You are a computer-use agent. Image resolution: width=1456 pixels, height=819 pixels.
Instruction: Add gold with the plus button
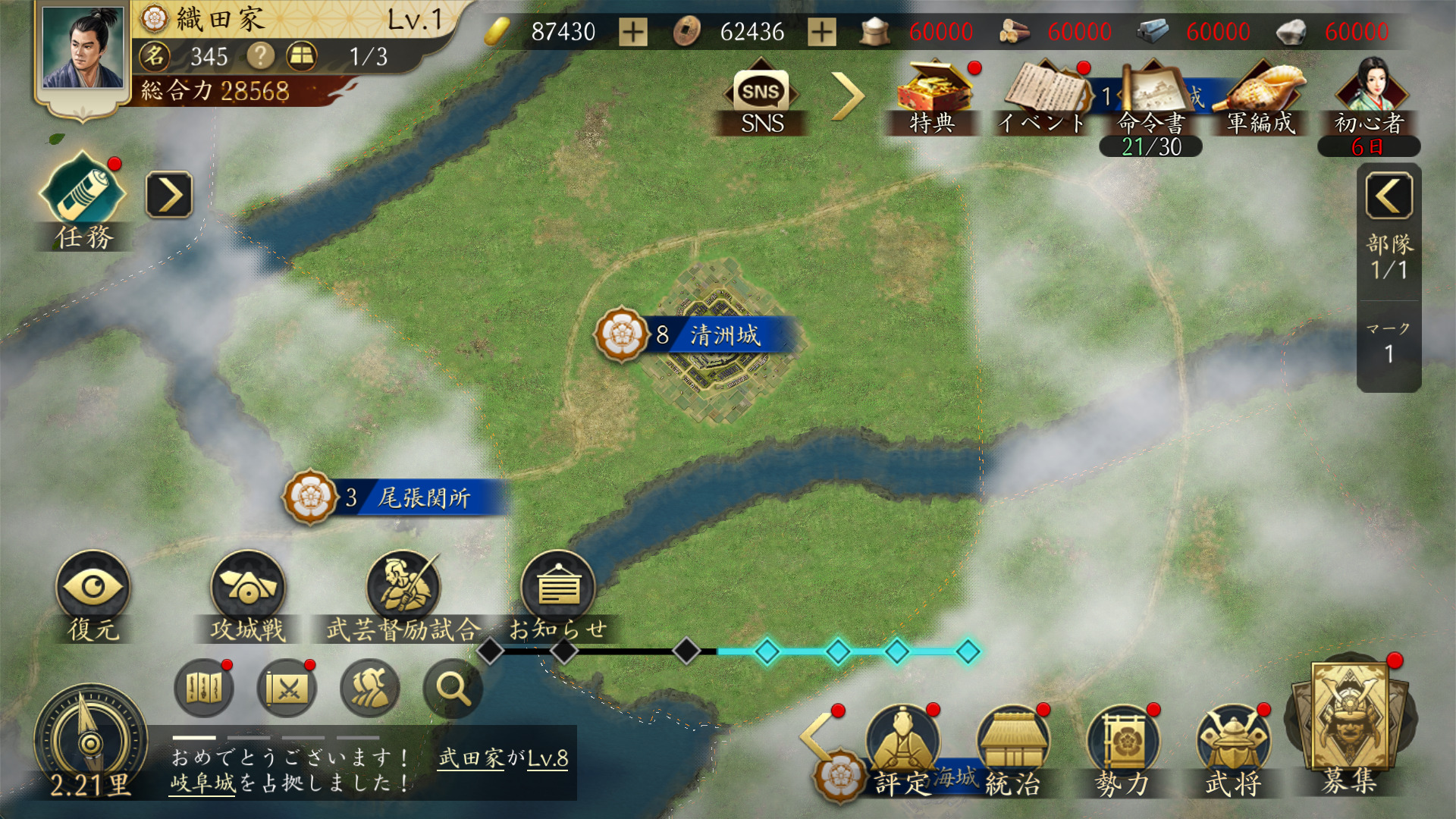point(633,32)
